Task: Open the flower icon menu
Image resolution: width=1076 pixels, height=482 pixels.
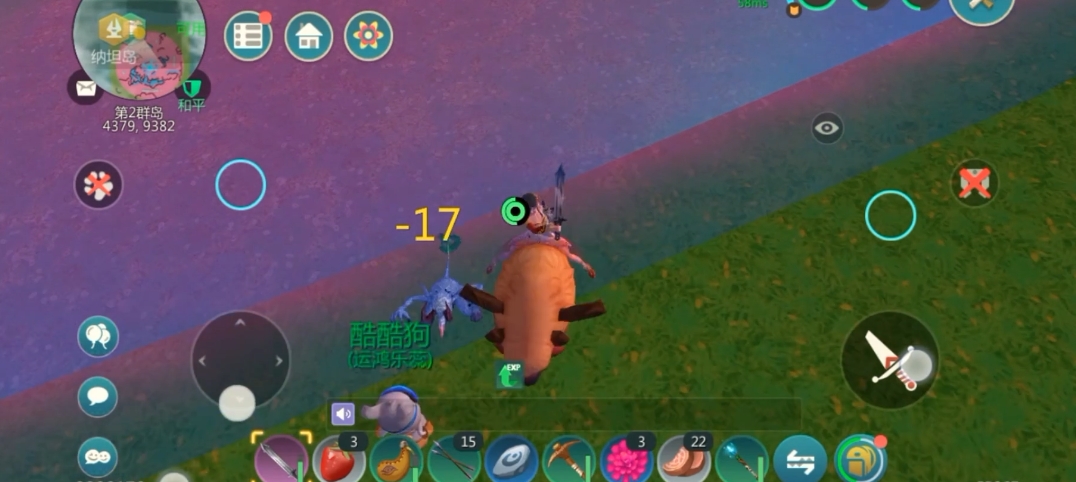Action: (x=368, y=37)
